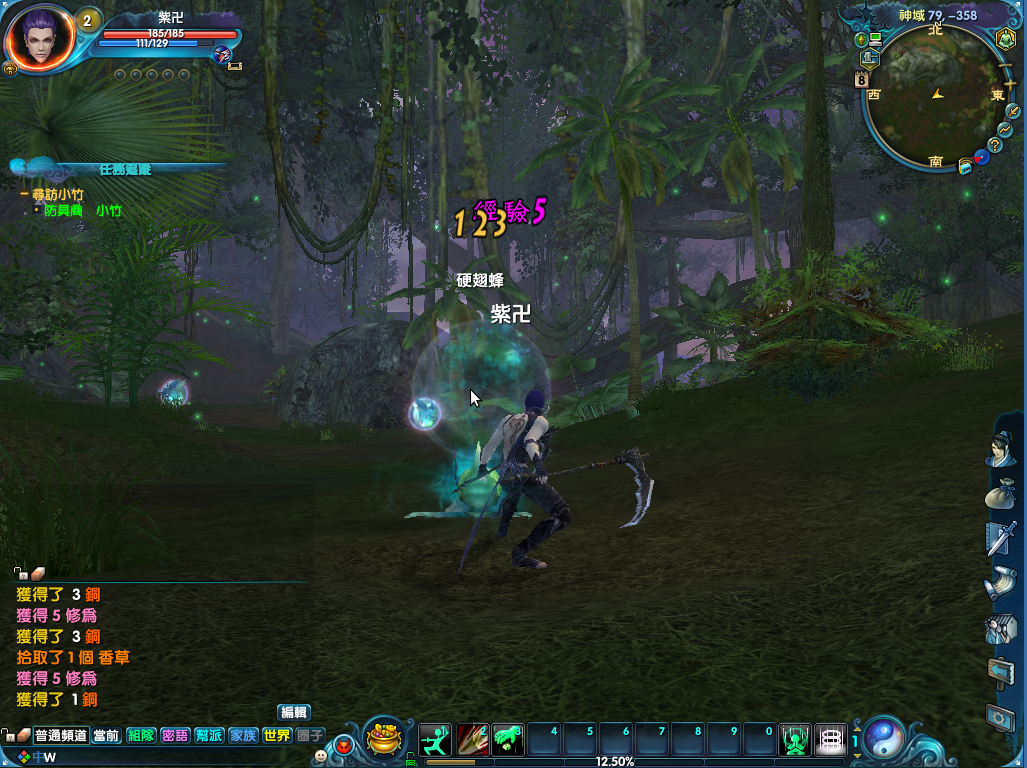Open the character portrait in top-left corner
The height and width of the screenshot is (768, 1027).
click(x=38, y=38)
